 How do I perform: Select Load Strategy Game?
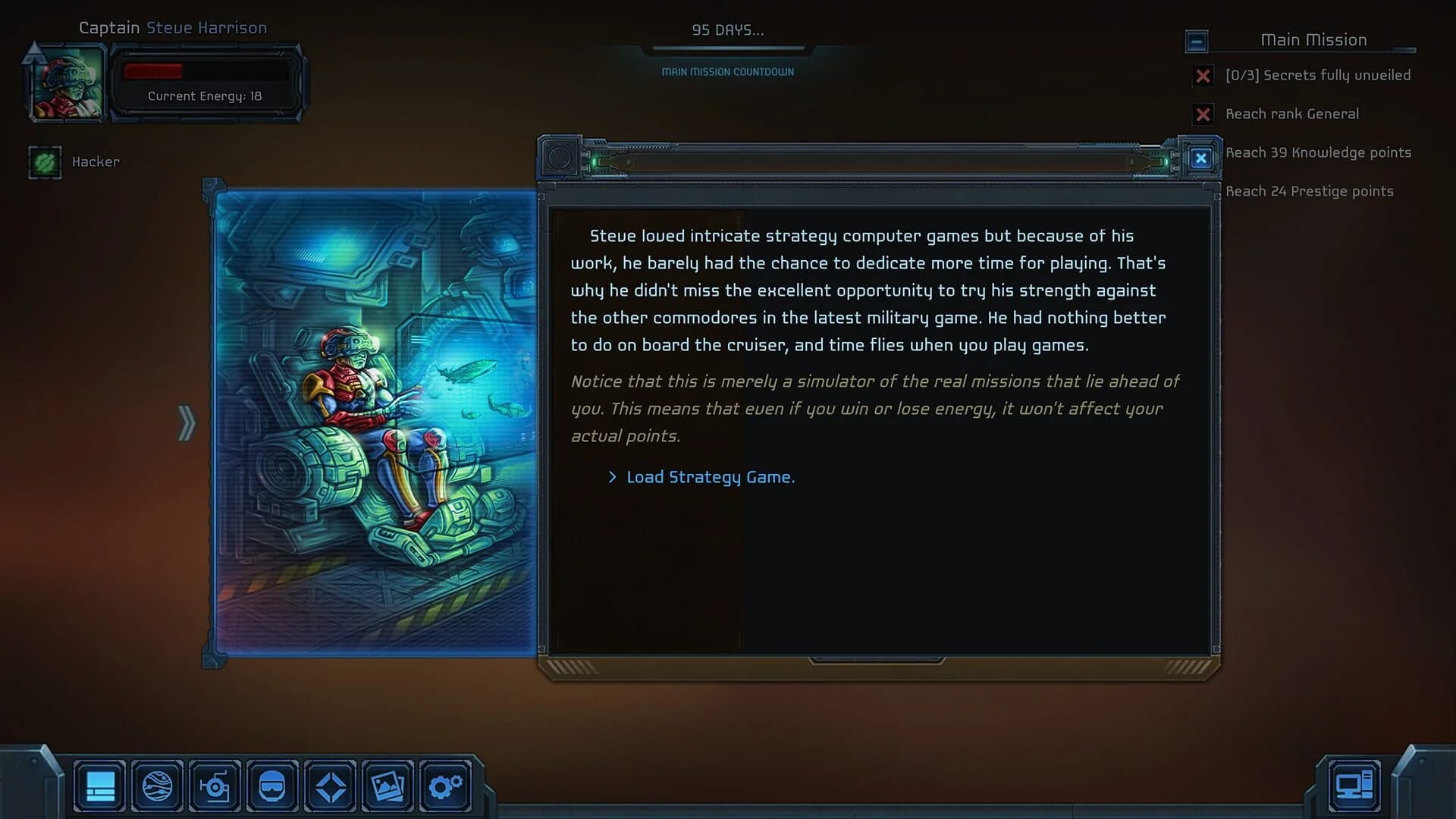pyautogui.click(x=710, y=477)
